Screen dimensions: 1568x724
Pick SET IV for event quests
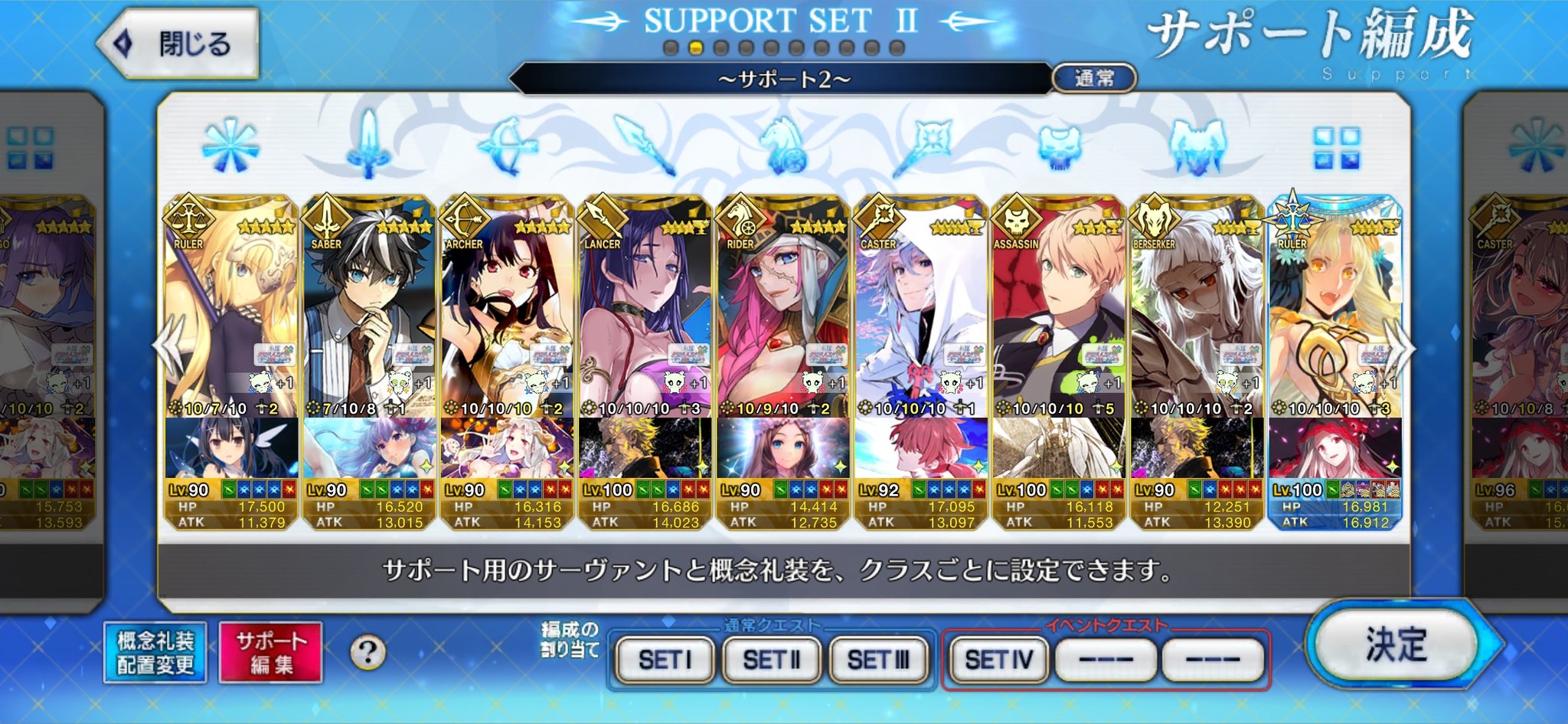(998, 659)
